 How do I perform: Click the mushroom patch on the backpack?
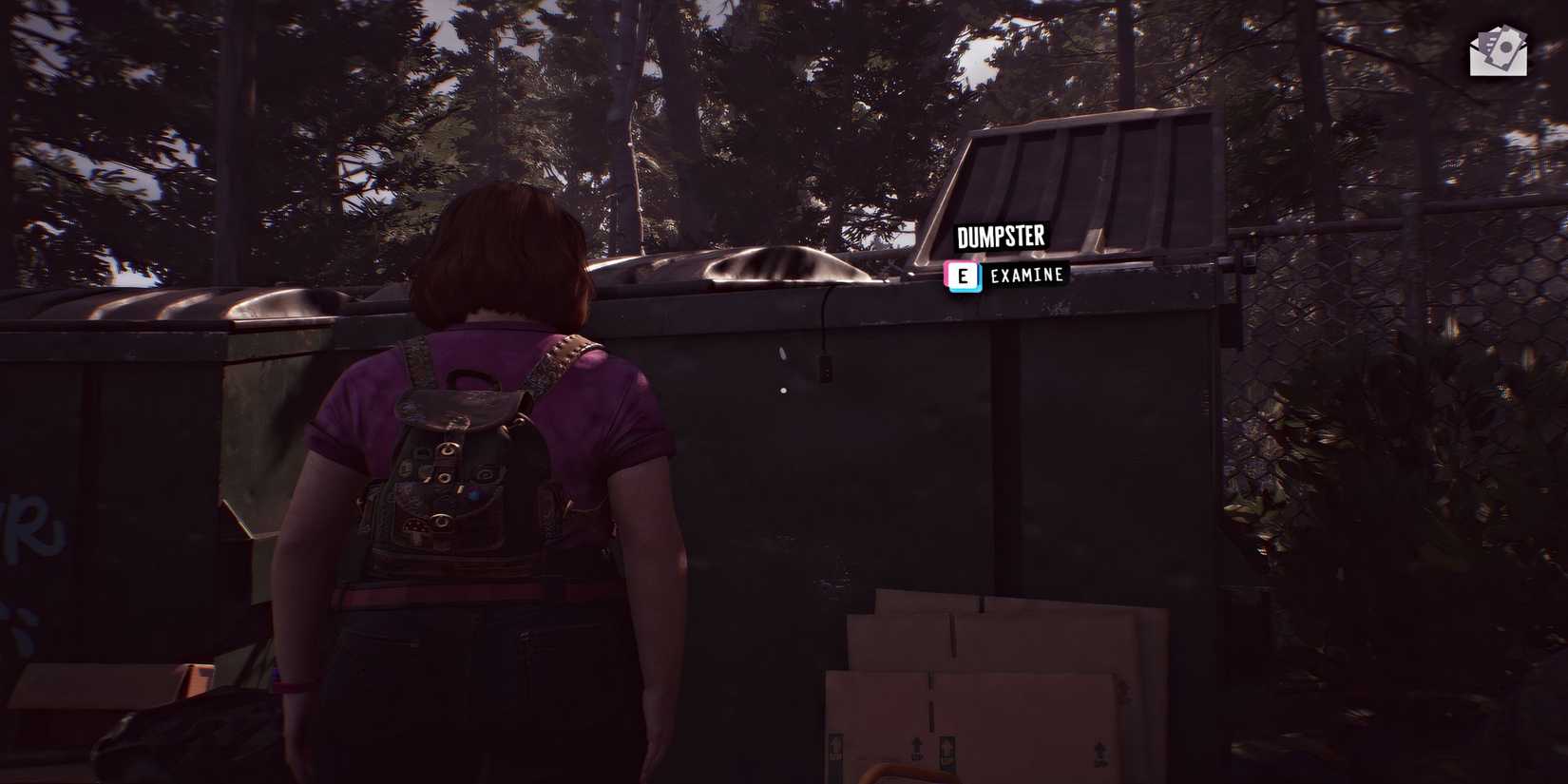click(414, 526)
